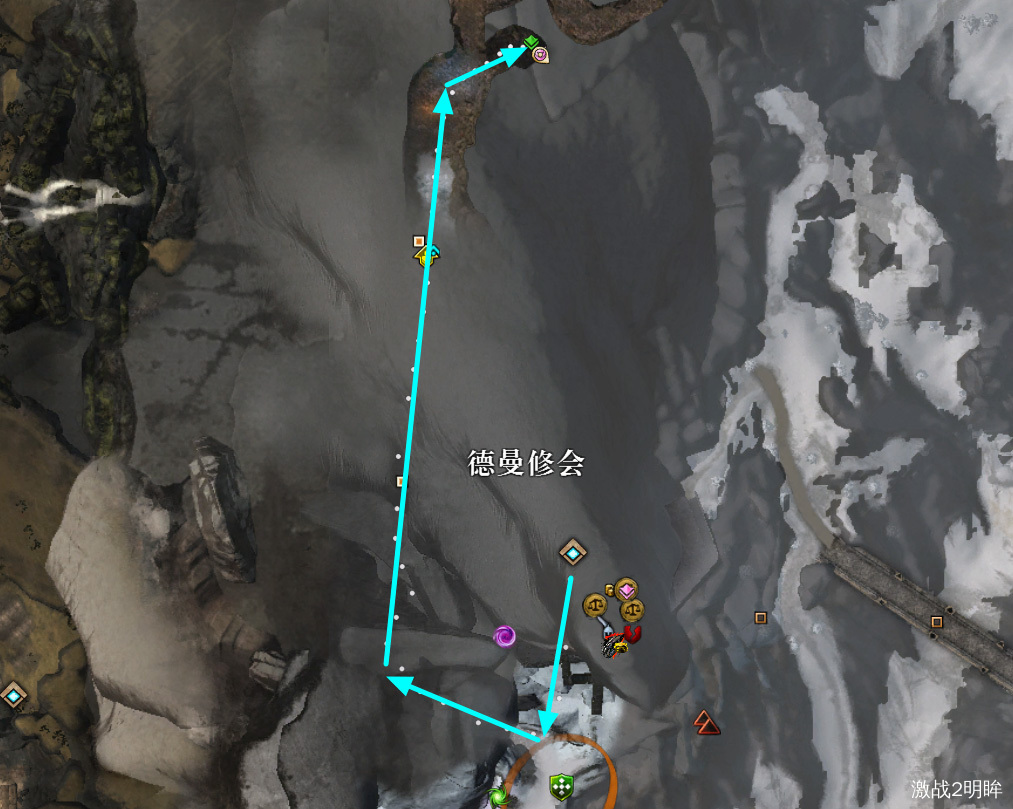Select the orange square marker on the bridge
This screenshot has height=809, width=1013.
click(x=936, y=621)
